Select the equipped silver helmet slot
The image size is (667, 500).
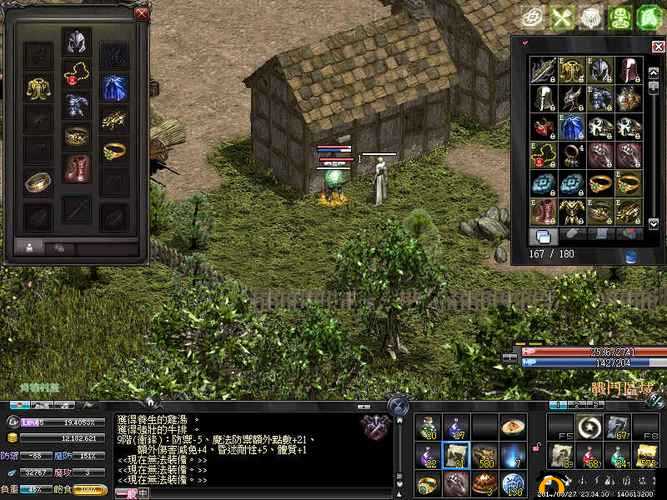76,42
